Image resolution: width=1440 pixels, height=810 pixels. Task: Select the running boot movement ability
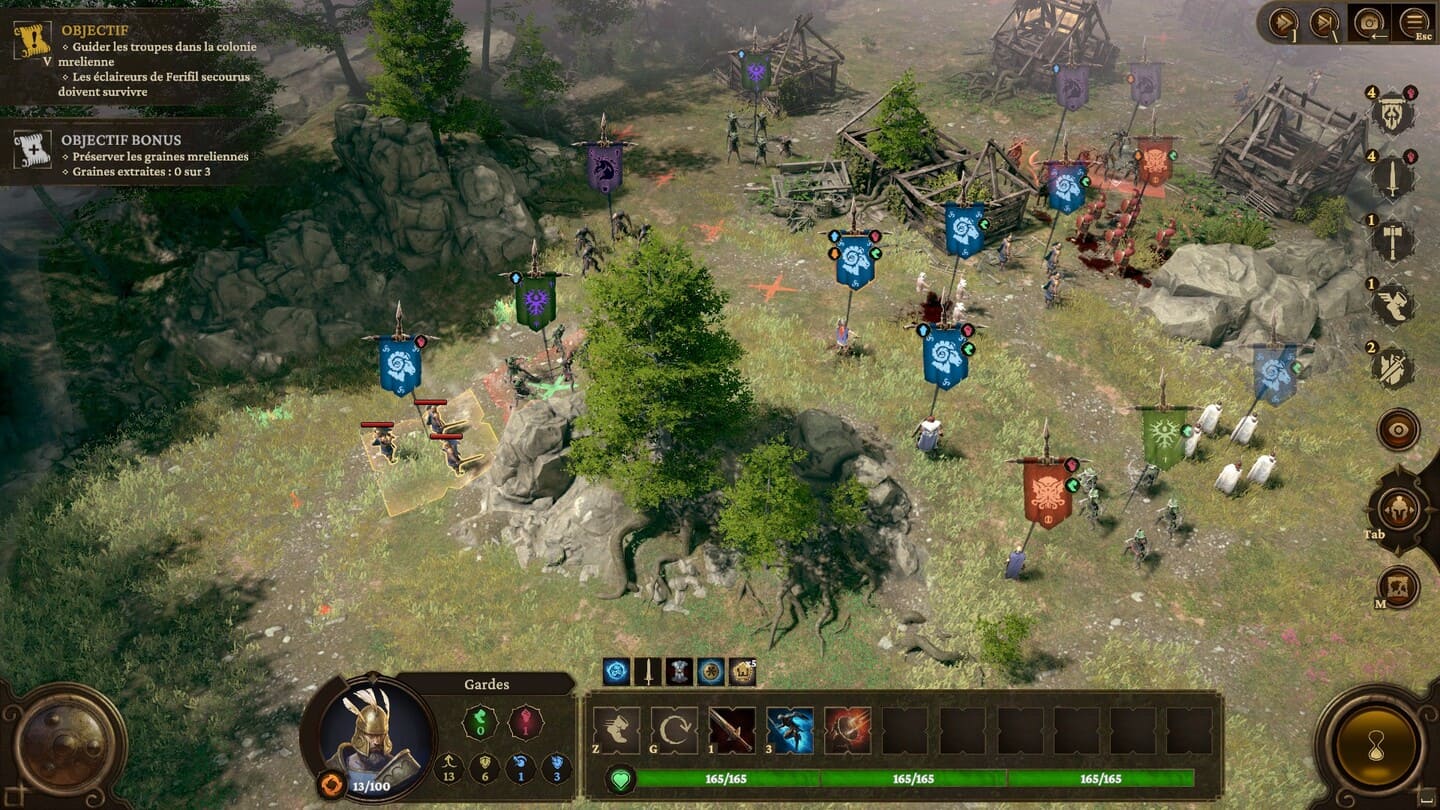click(616, 730)
